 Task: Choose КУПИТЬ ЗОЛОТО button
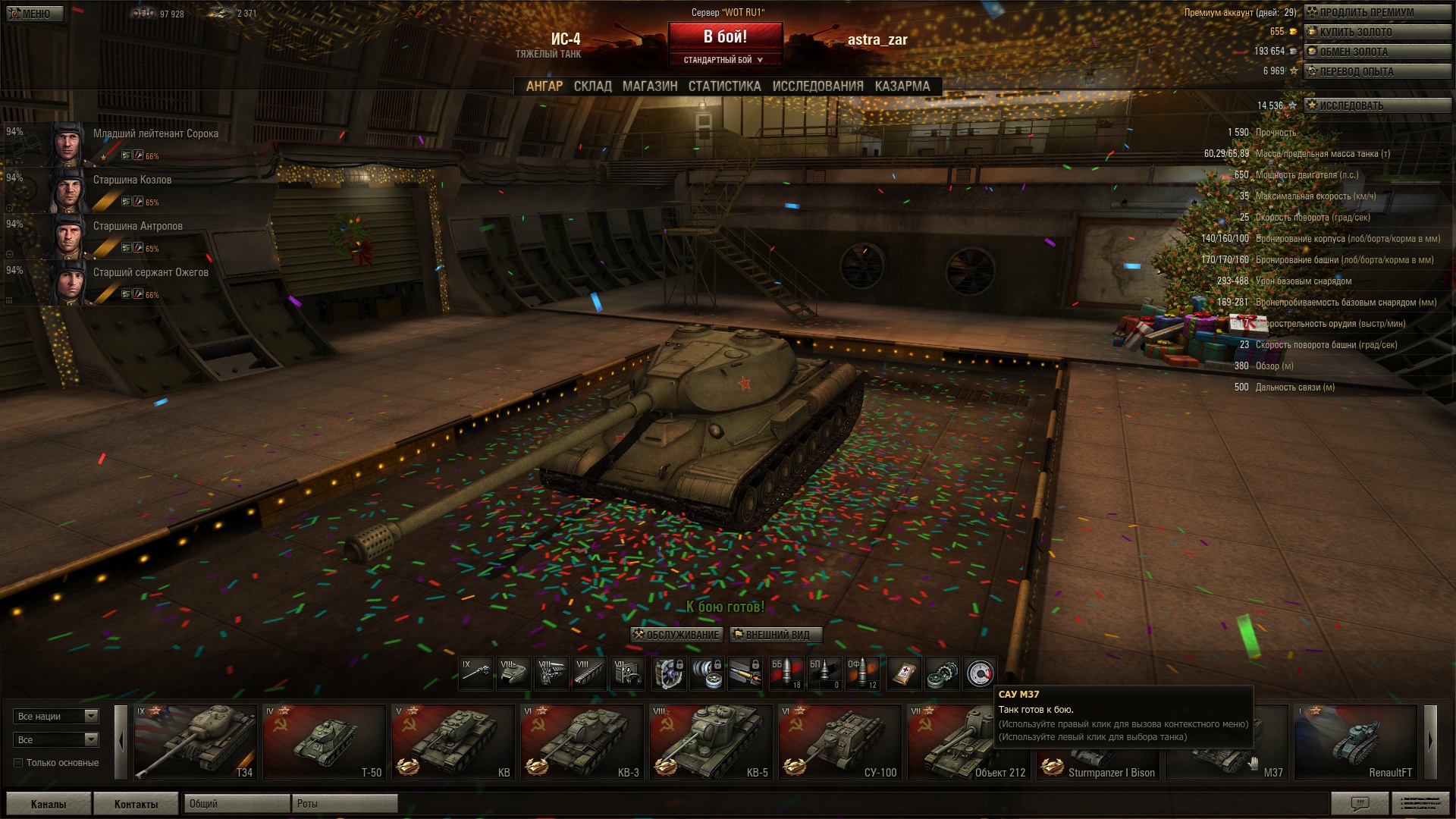[1376, 32]
